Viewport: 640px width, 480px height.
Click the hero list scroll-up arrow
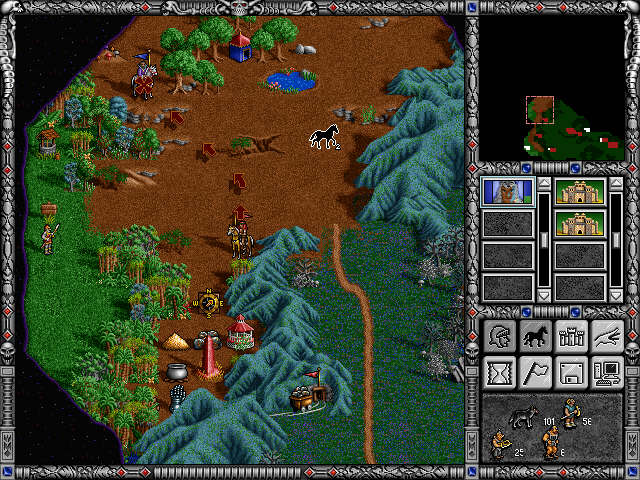coord(544,184)
